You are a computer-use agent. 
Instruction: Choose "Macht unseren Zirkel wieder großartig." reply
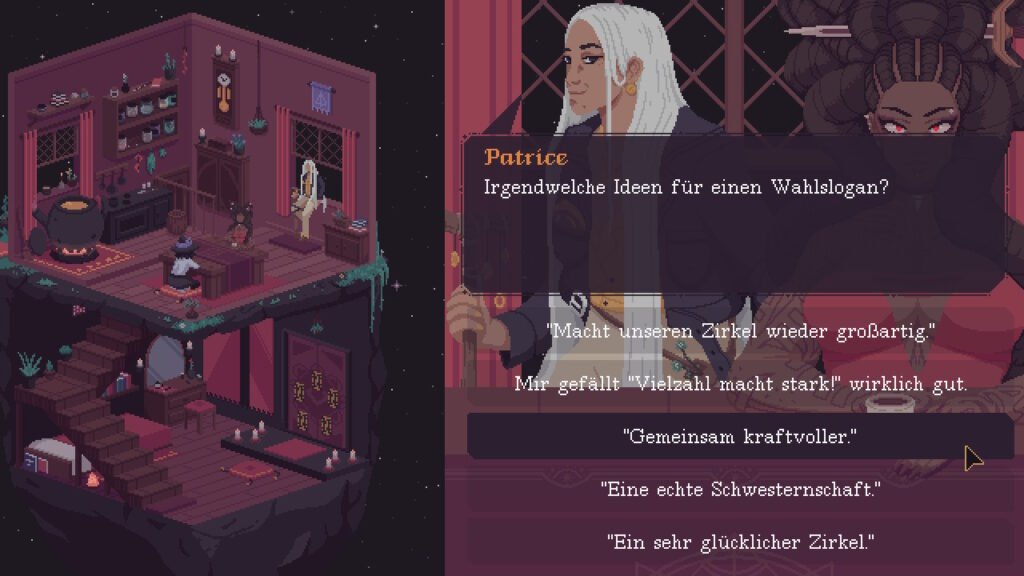740,331
